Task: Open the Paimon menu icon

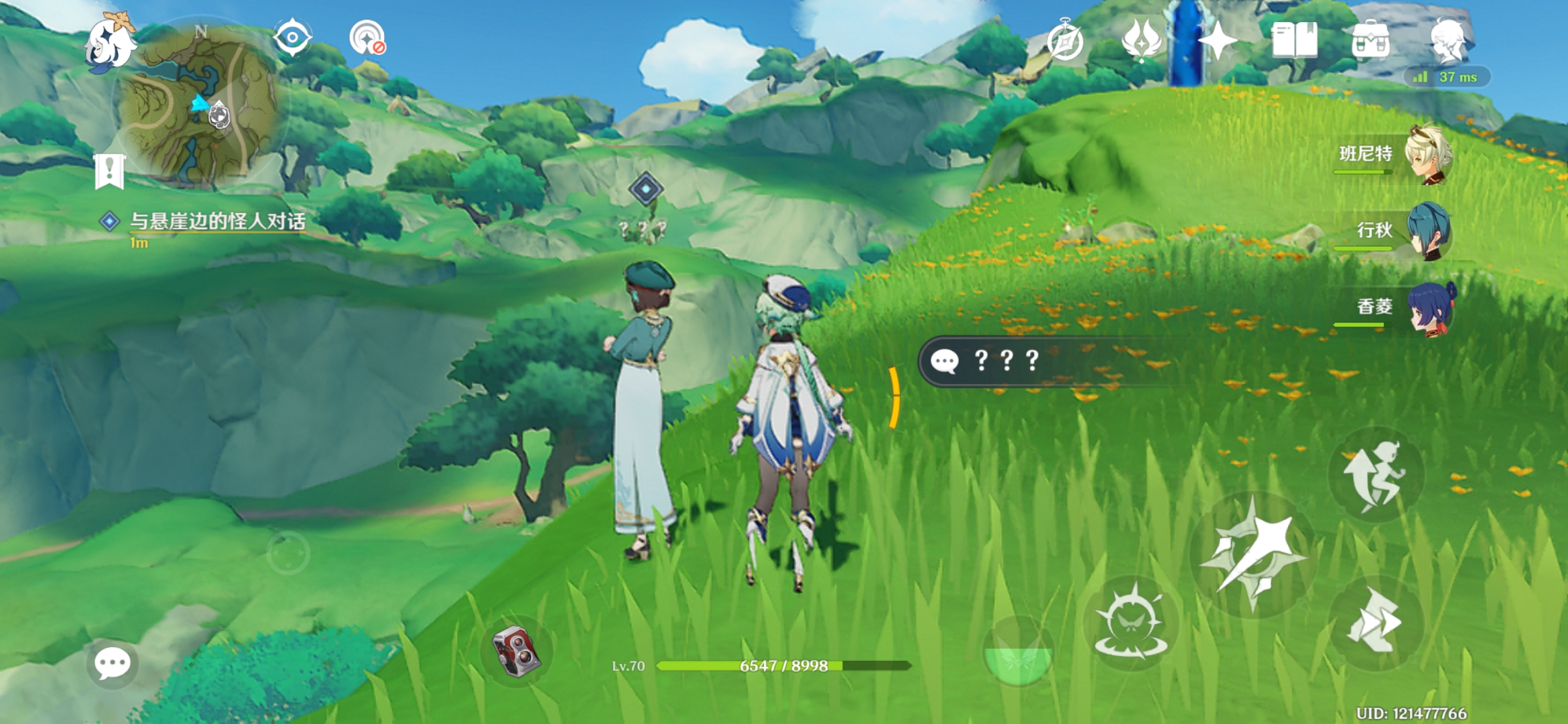Action: tap(110, 42)
